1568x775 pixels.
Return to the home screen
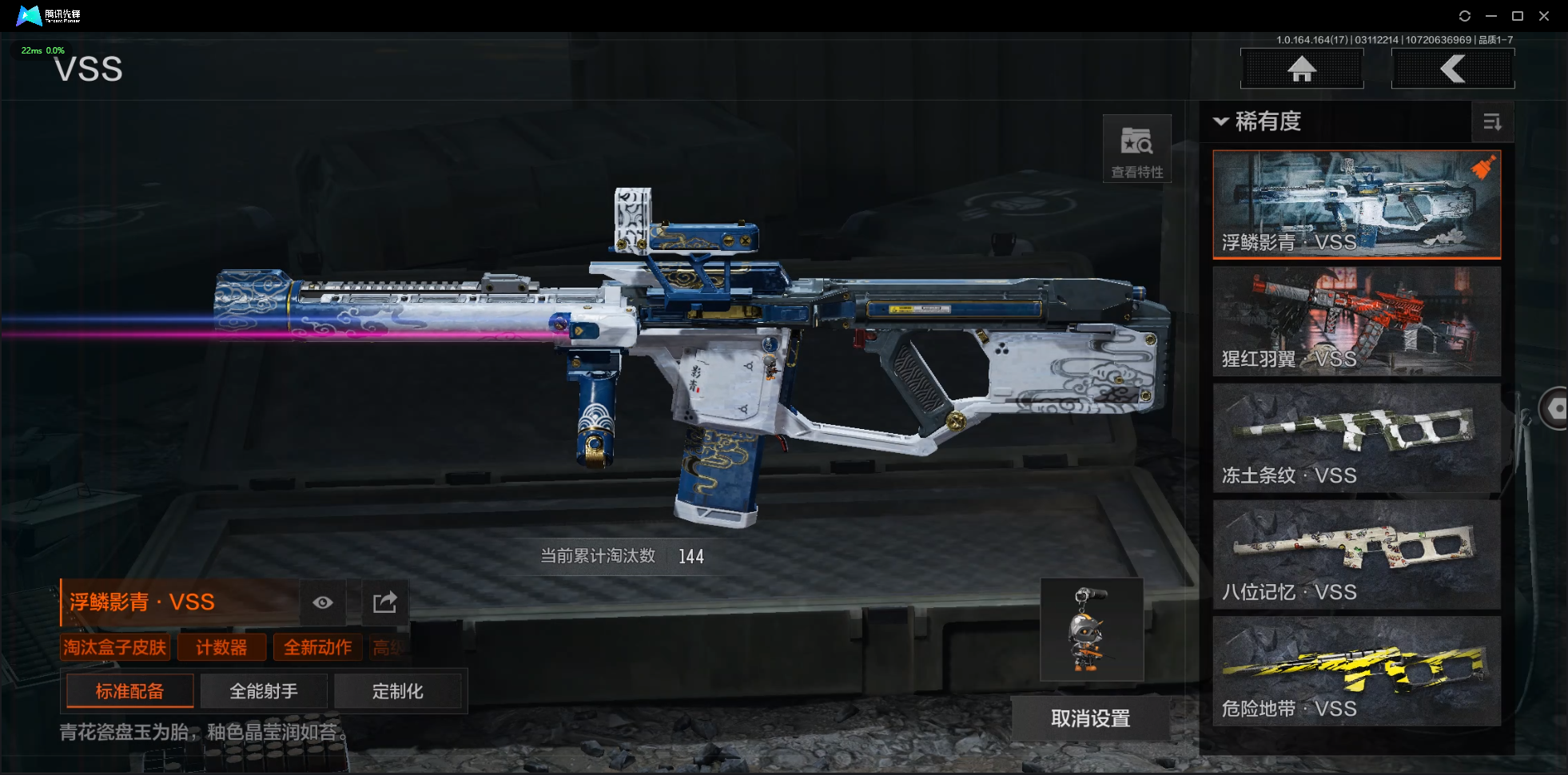click(1301, 69)
